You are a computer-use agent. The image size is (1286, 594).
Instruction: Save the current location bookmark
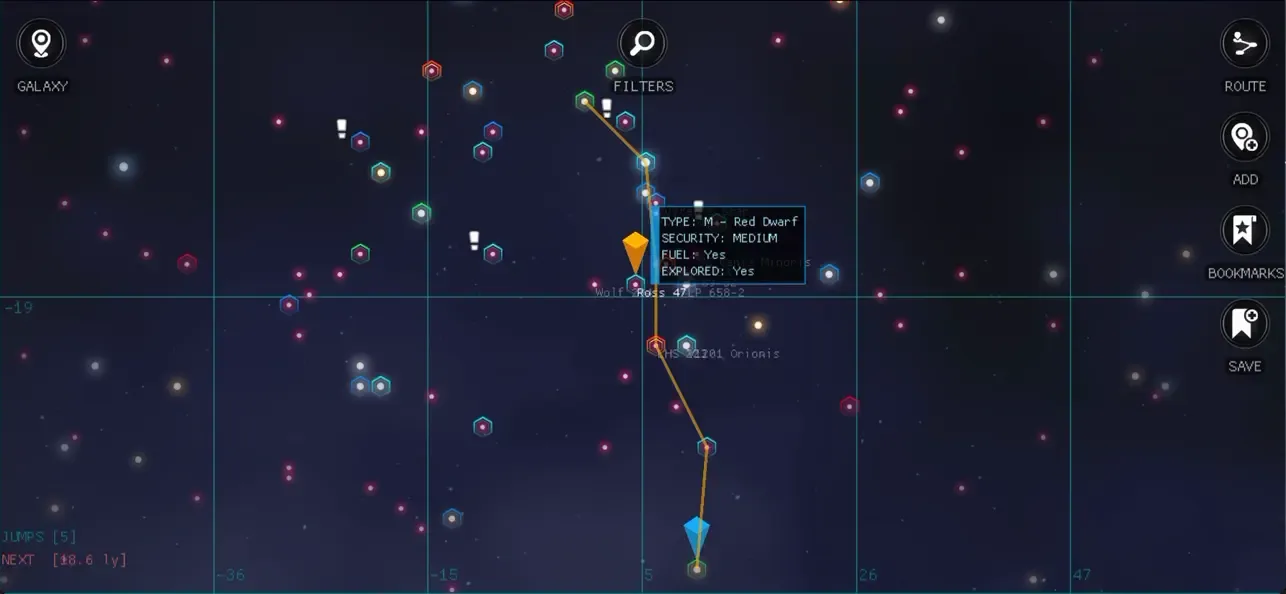(1244, 324)
